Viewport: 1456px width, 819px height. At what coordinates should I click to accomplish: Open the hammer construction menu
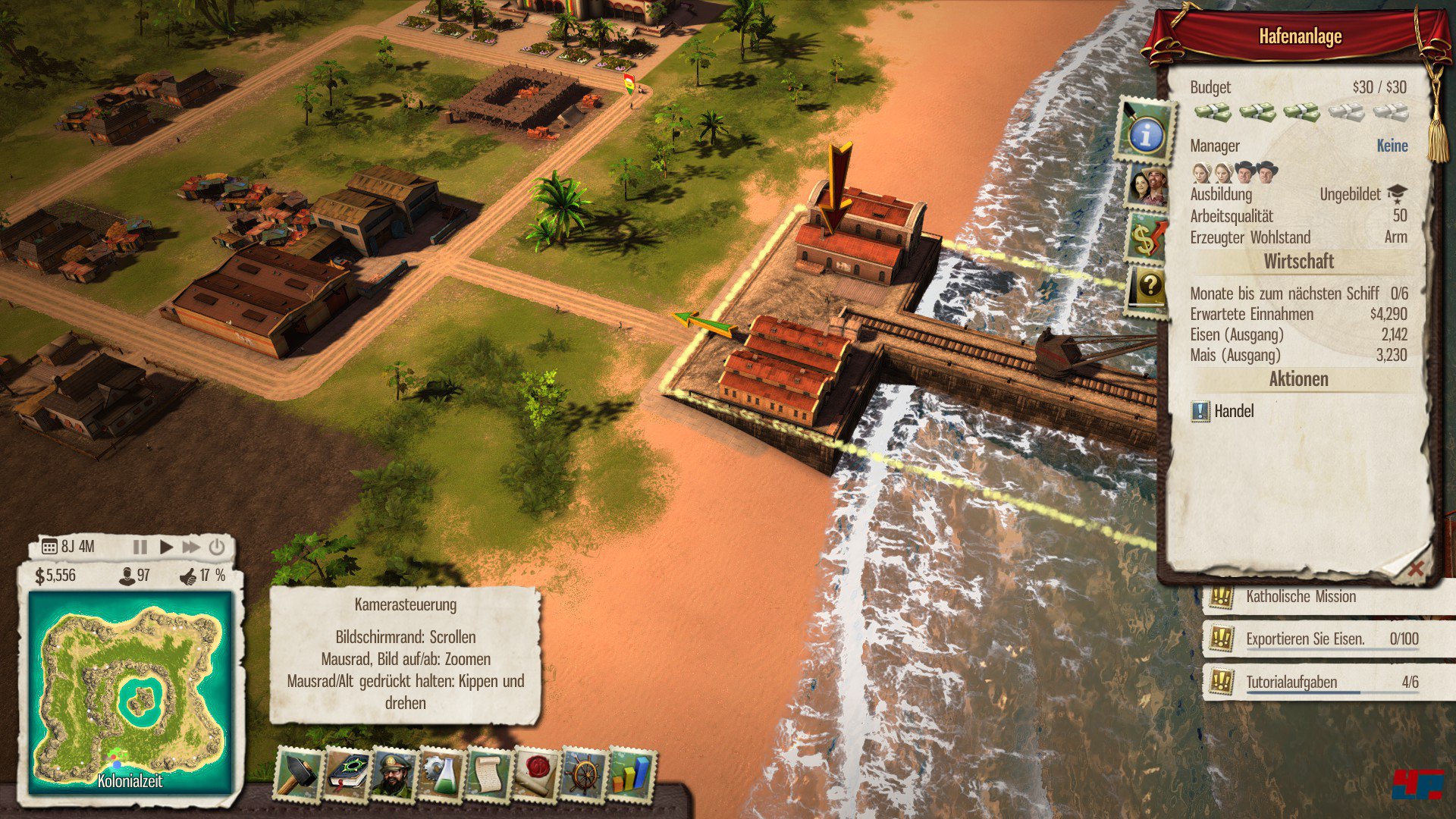(x=298, y=773)
